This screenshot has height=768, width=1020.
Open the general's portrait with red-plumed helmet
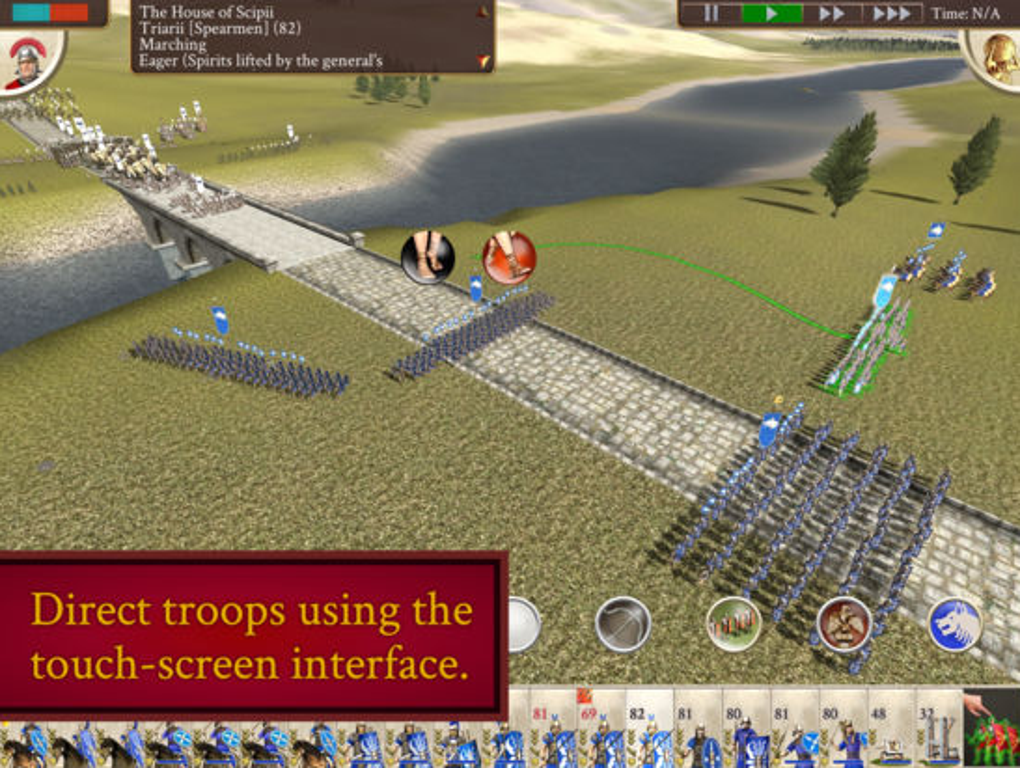(x=27, y=62)
